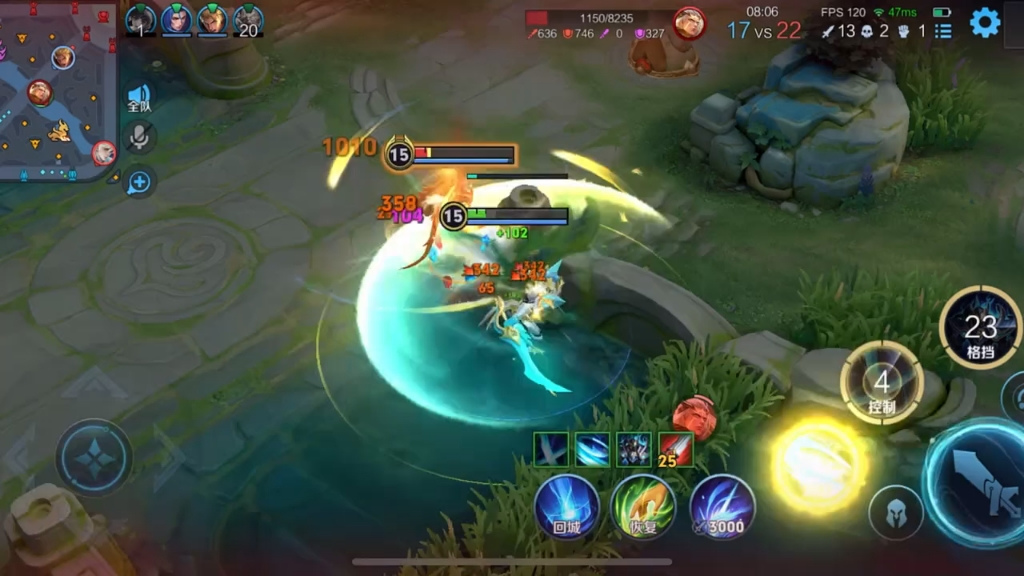The height and width of the screenshot is (576, 1024).
Task: Select the armored figure equipment slot
Action: (x=634, y=450)
